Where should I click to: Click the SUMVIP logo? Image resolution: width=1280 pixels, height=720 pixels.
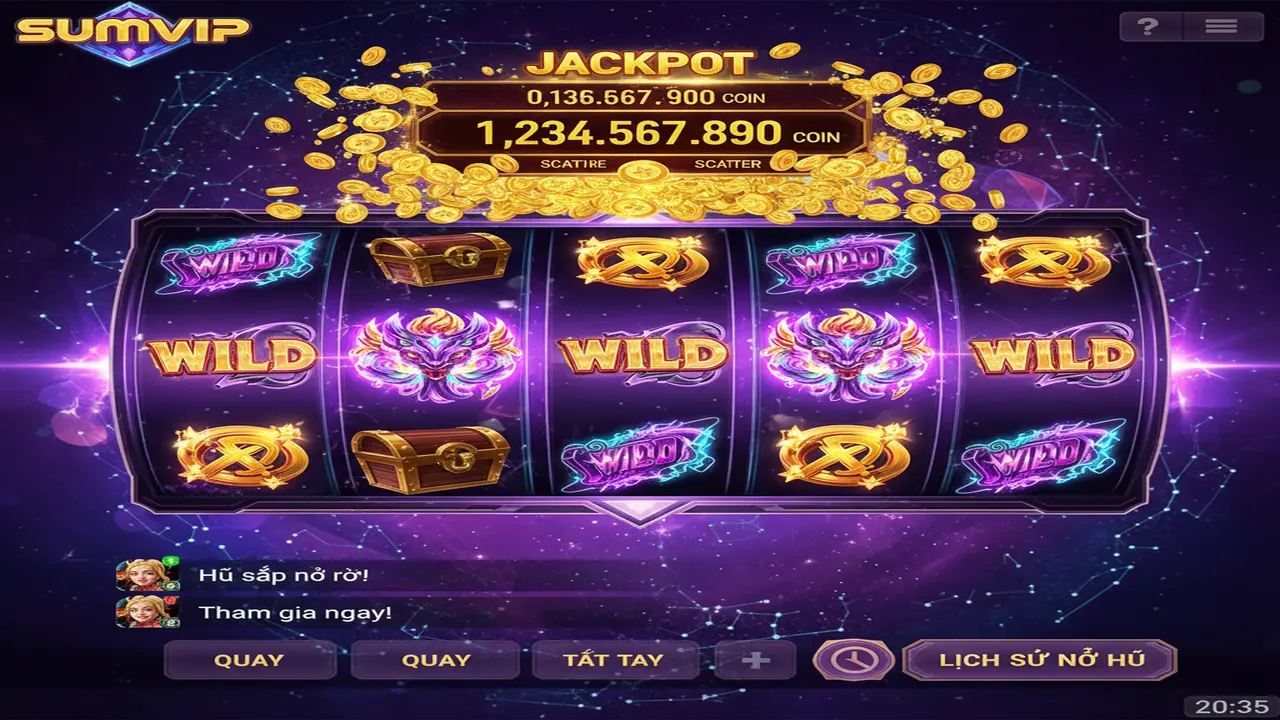(133, 31)
